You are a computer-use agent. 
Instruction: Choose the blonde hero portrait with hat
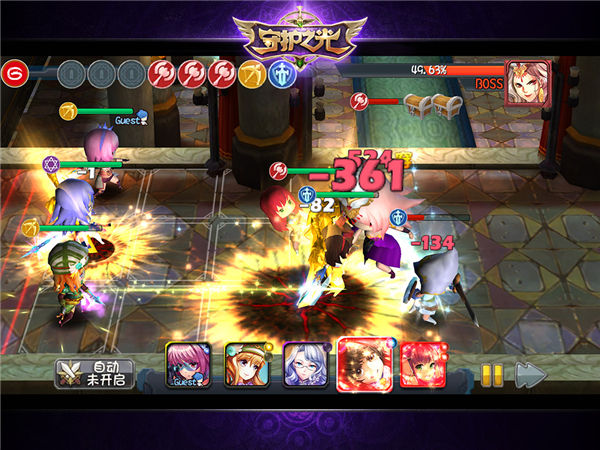[x=246, y=365]
